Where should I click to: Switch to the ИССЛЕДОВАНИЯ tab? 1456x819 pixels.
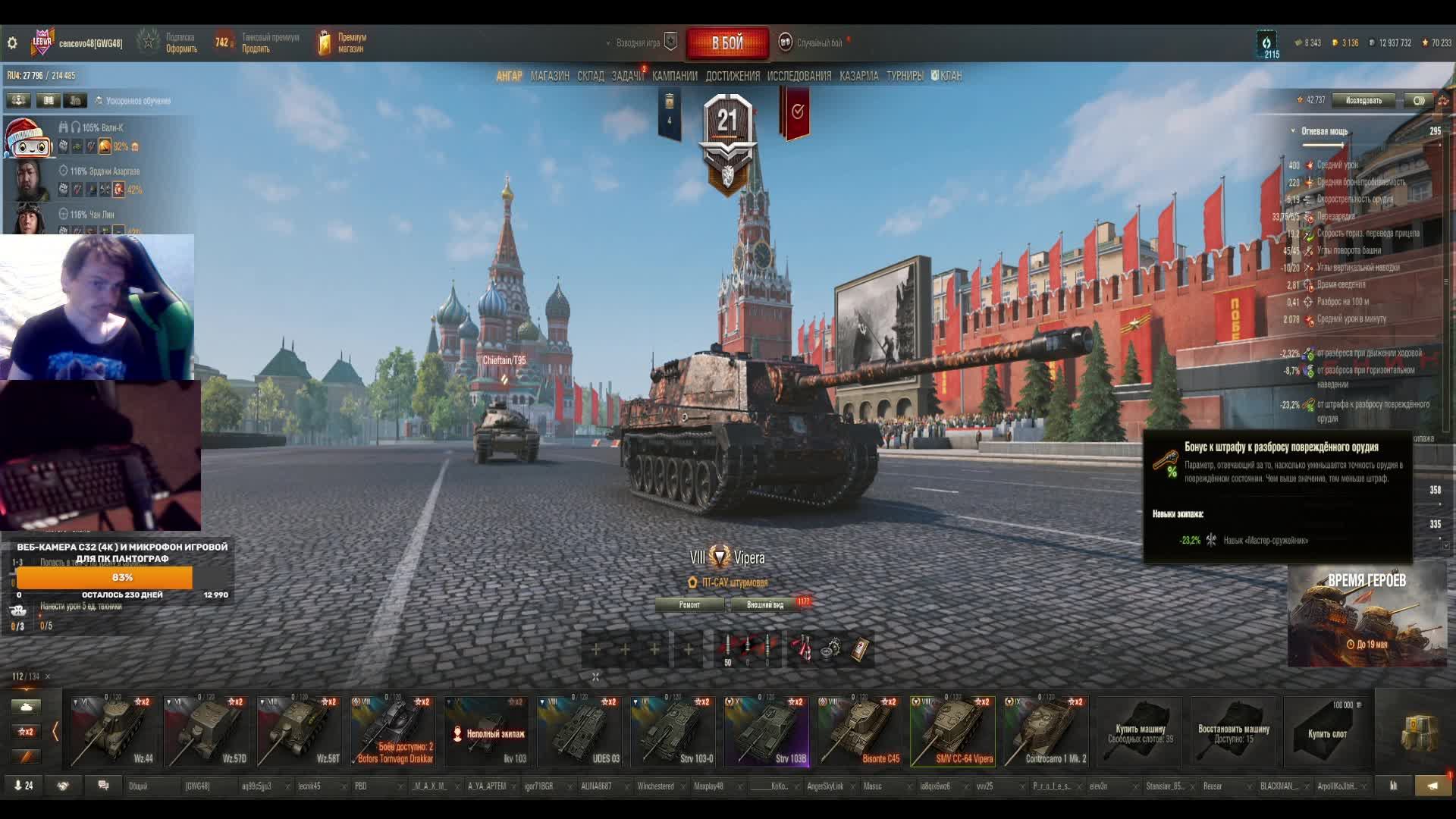click(x=799, y=76)
